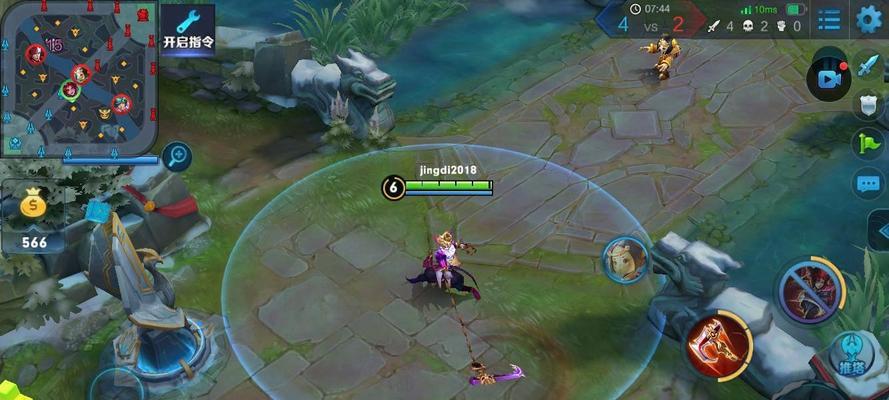Open the settings gear
Screen dimensions: 889x400
coord(869,18)
